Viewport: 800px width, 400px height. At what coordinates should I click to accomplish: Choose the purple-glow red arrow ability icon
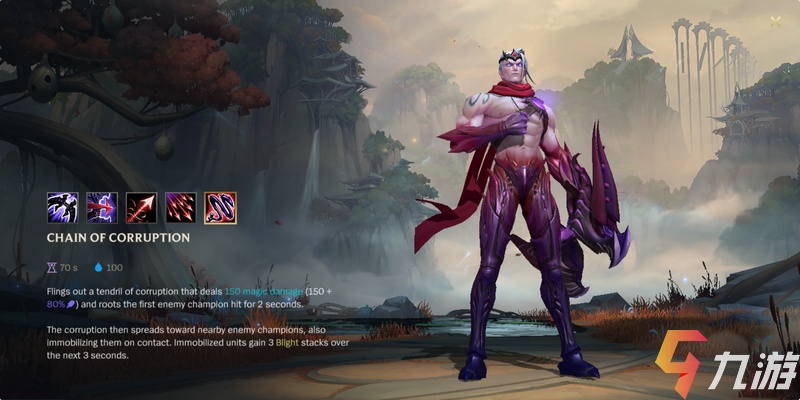pos(102,207)
